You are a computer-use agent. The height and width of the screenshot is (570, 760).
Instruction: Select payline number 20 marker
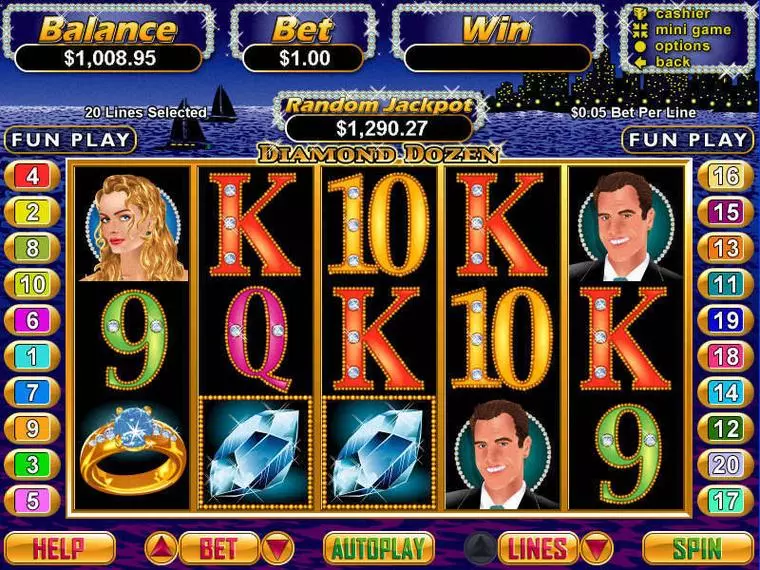point(727,464)
